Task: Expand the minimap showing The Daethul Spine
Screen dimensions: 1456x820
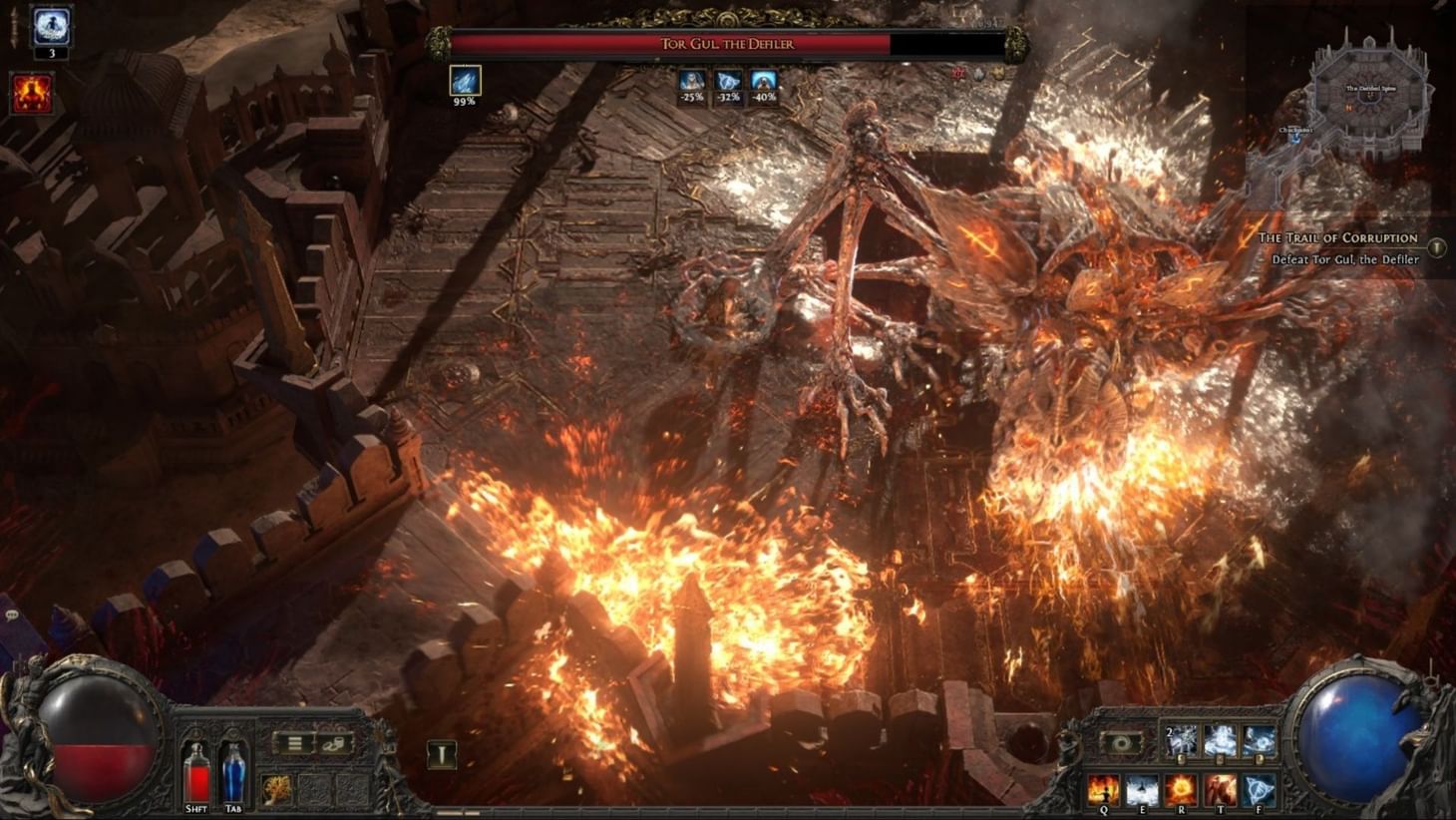Action: [1369, 90]
